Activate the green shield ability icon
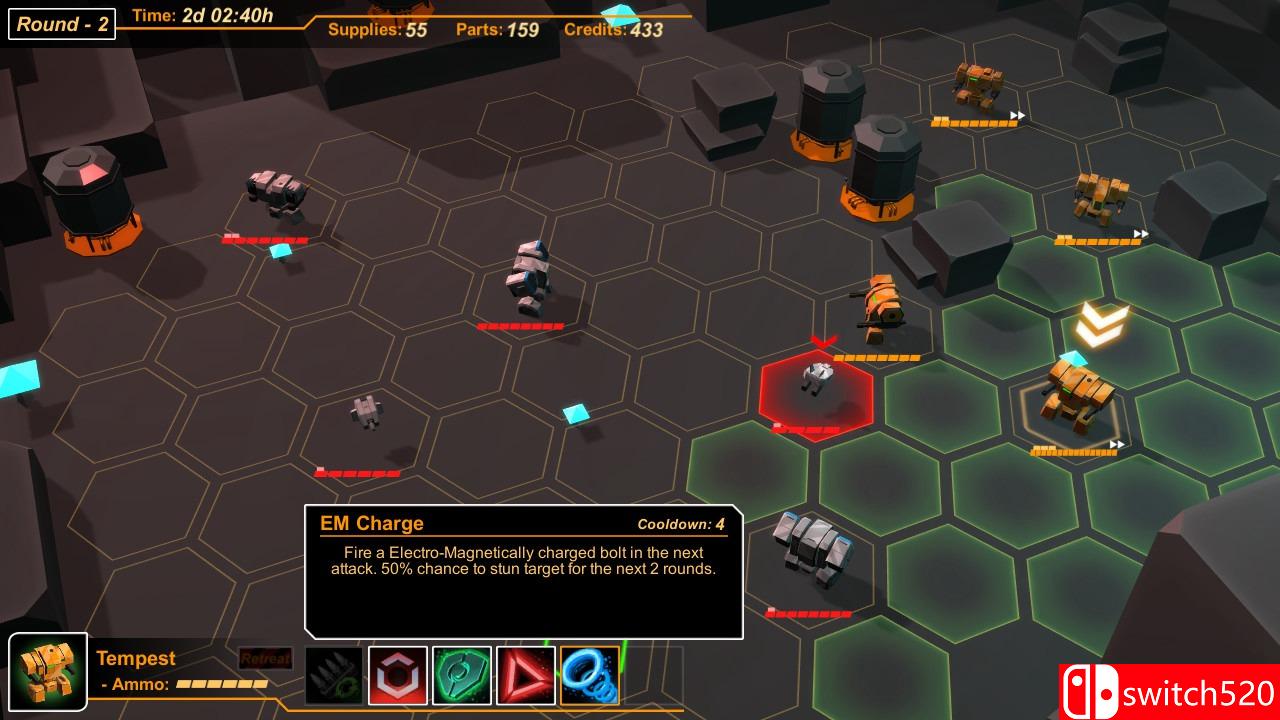Screen dimensions: 1280x720 462,676
